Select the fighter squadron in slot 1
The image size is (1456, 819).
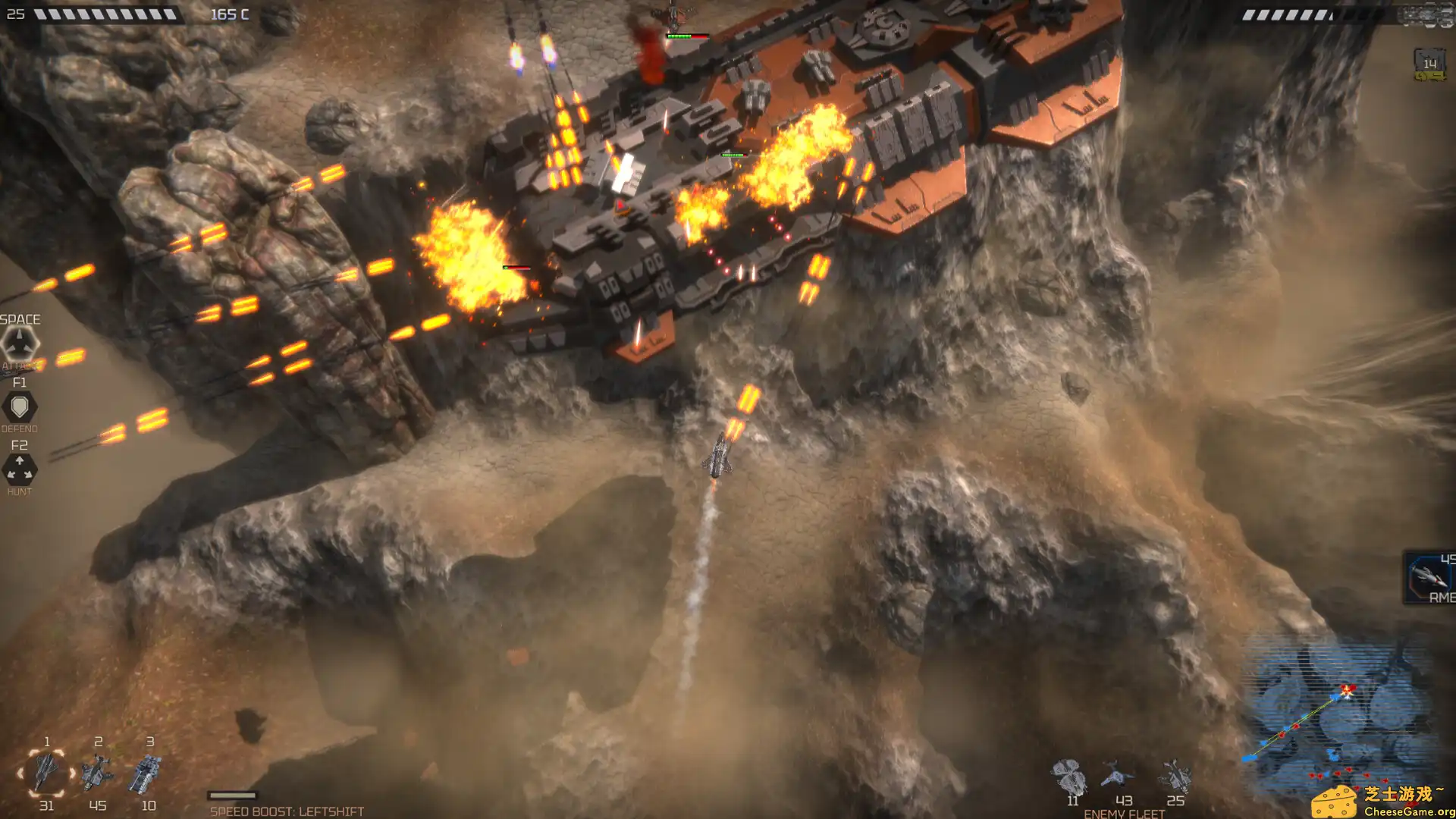coord(46,772)
